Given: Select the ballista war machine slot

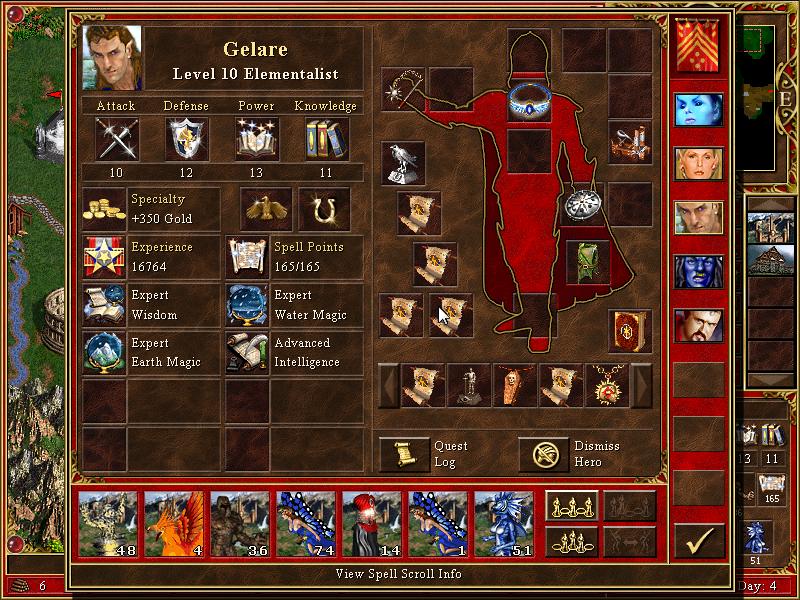Looking at the screenshot, I should coord(631,140).
